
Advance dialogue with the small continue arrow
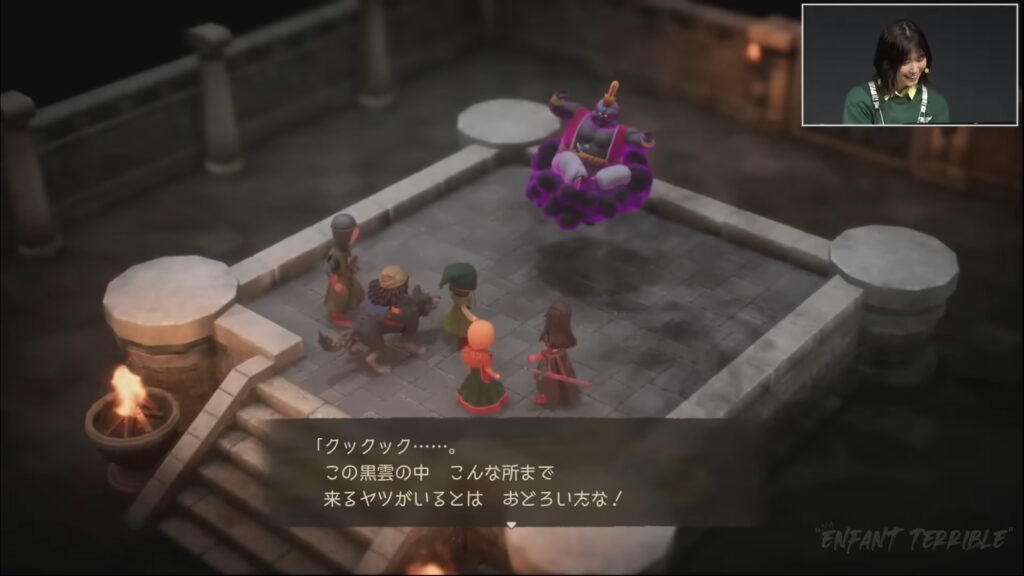(x=512, y=523)
